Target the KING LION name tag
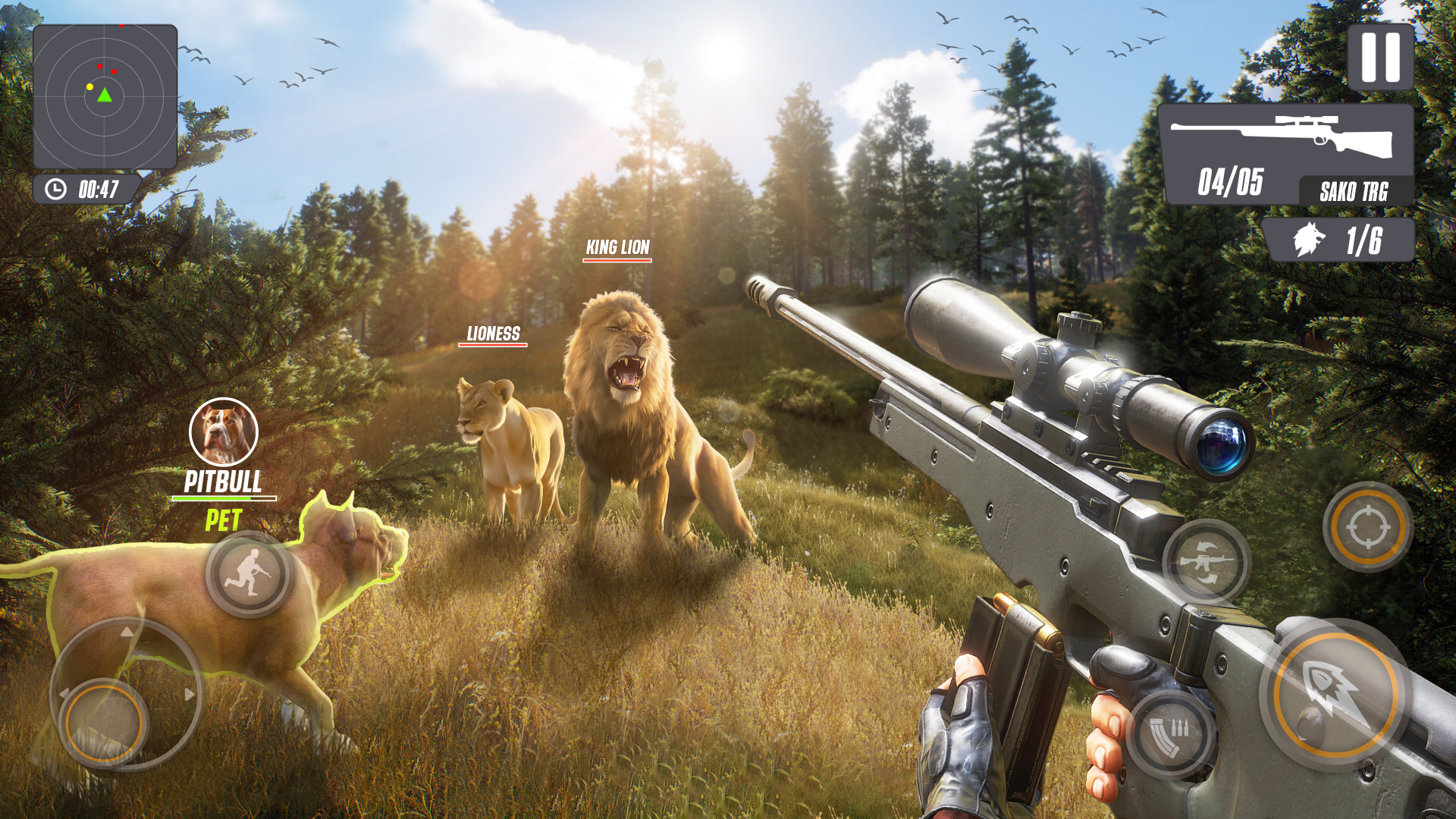 click(616, 246)
